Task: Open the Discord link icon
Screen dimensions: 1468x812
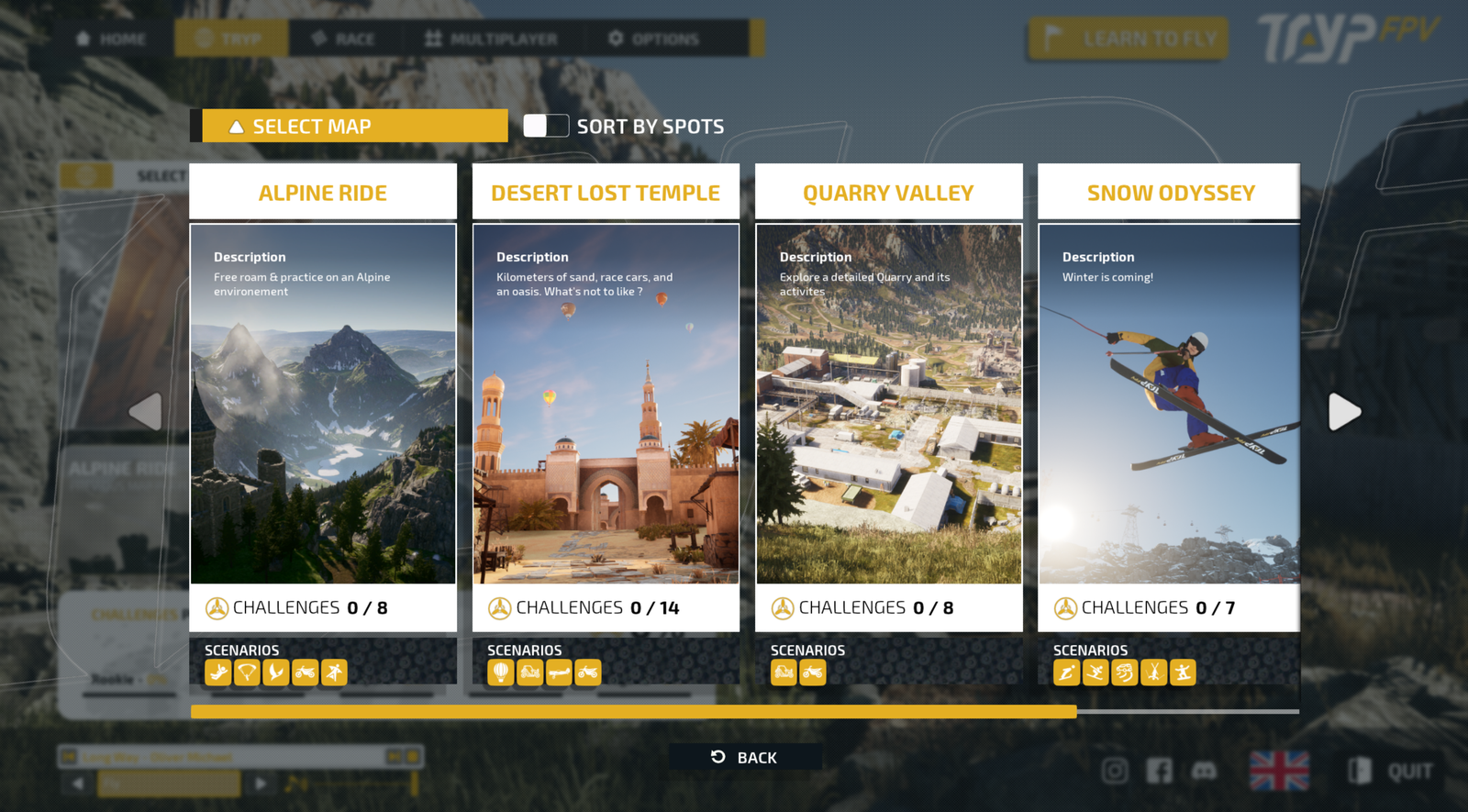Action: 1204,771
